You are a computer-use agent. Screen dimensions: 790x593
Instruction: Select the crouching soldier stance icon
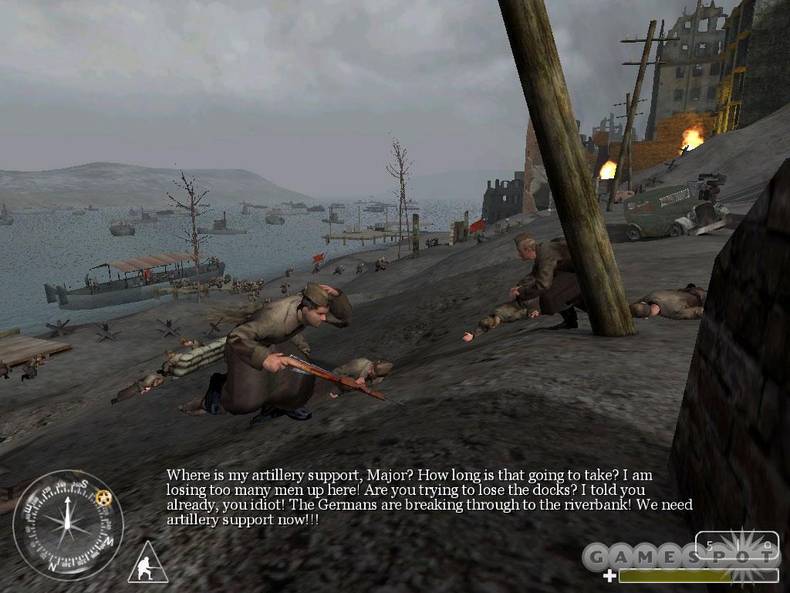[147, 564]
